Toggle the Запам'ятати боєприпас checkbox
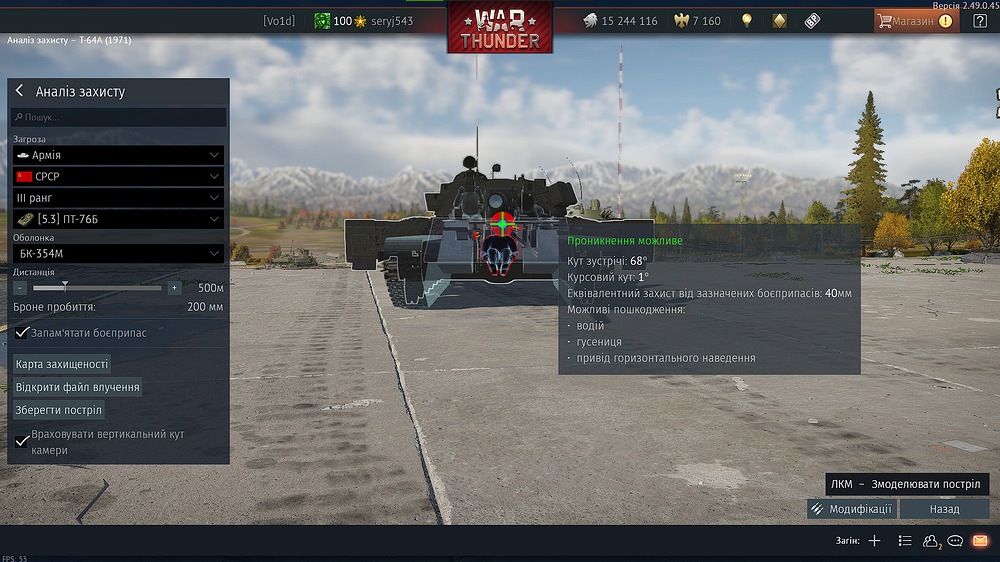Screen dimensions: 1000x562 point(23,332)
